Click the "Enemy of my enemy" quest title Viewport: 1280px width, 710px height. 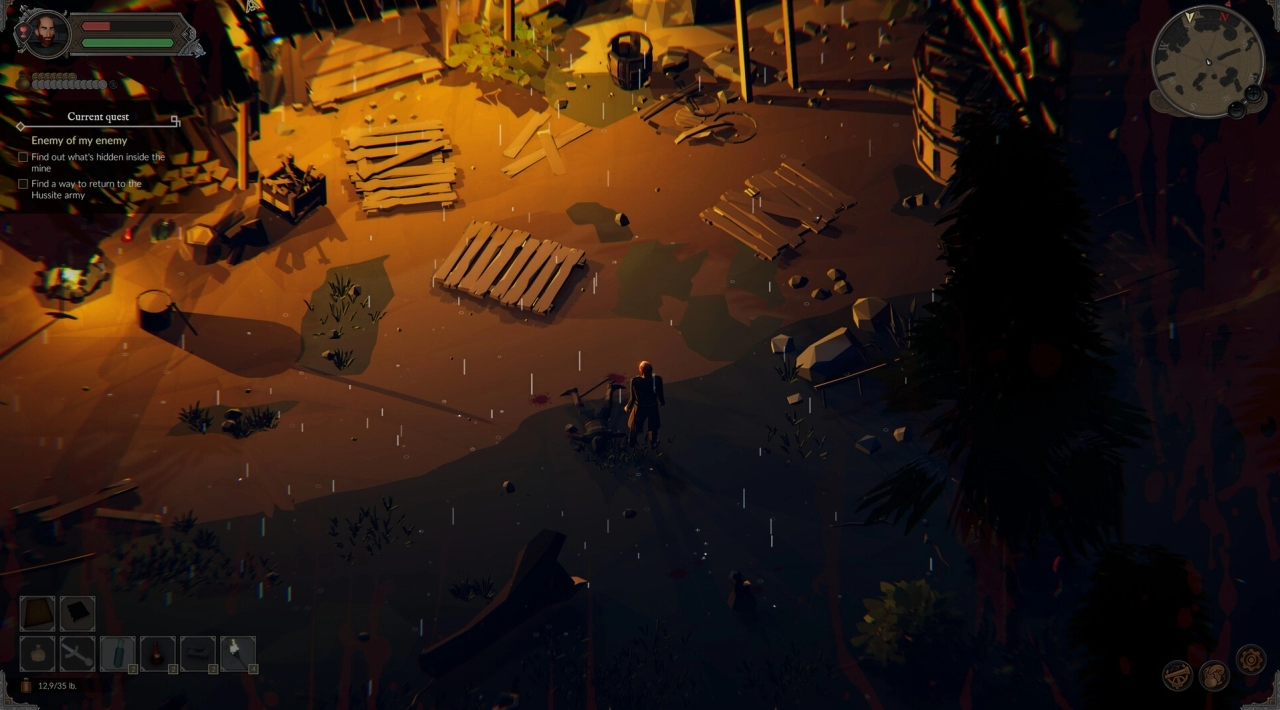(79, 141)
